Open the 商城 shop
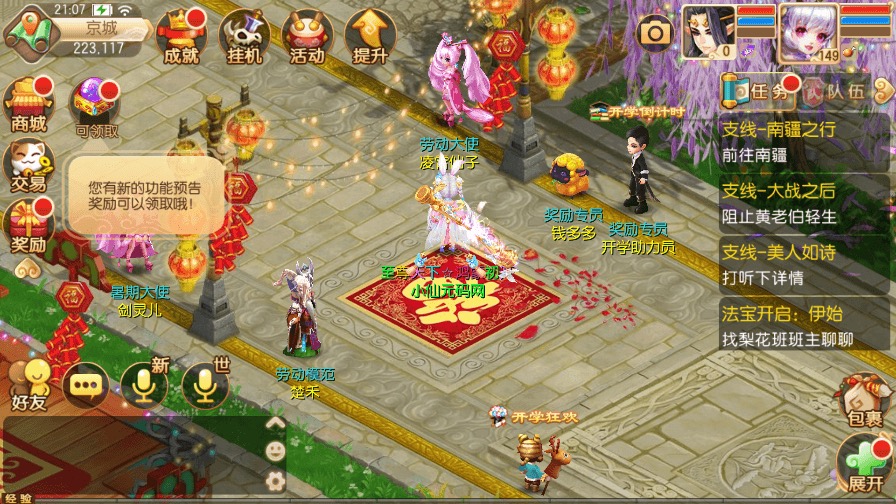896x504 pixels. pyautogui.click(x=29, y=104)
